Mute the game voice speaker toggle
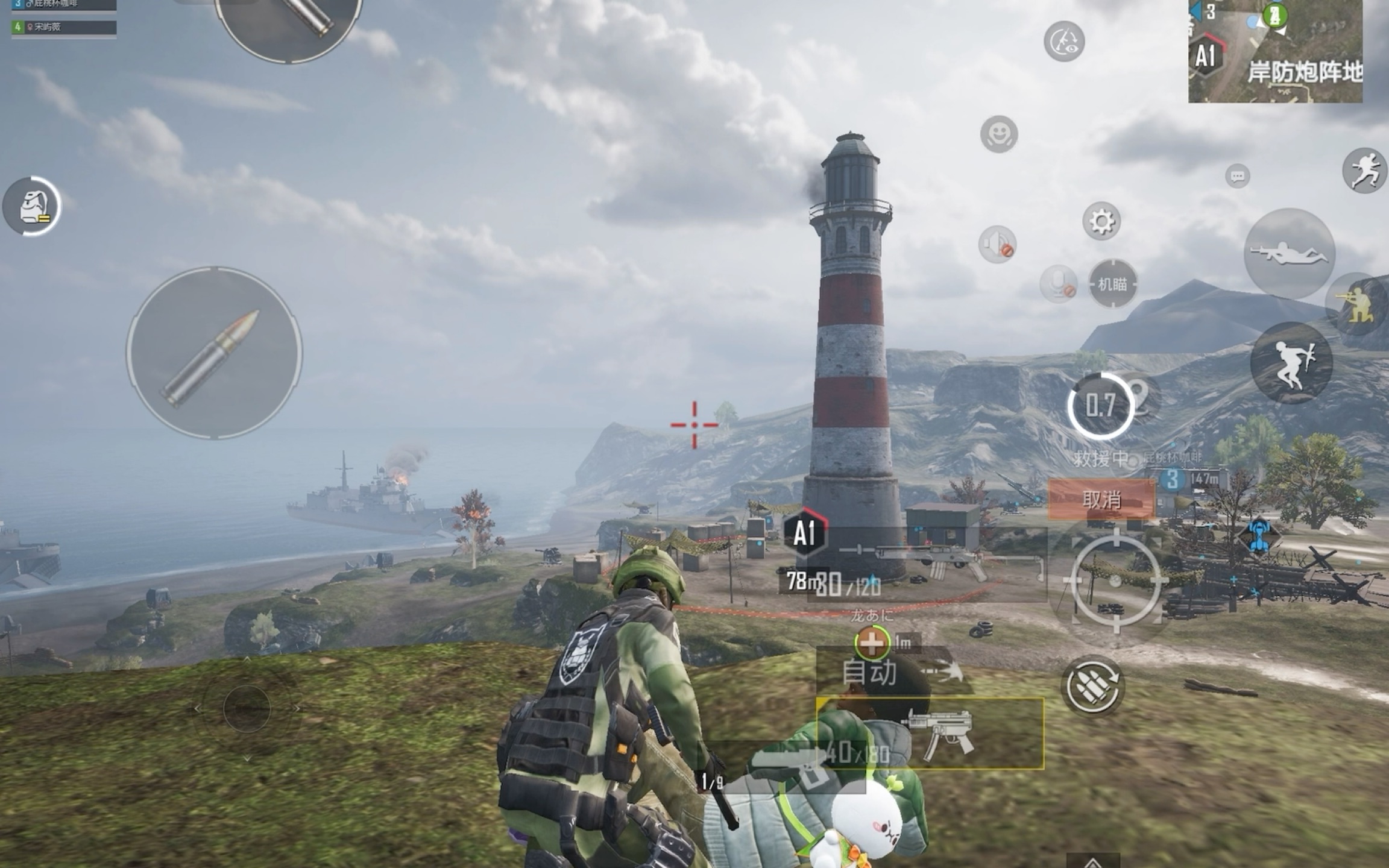 pos(997,244)
